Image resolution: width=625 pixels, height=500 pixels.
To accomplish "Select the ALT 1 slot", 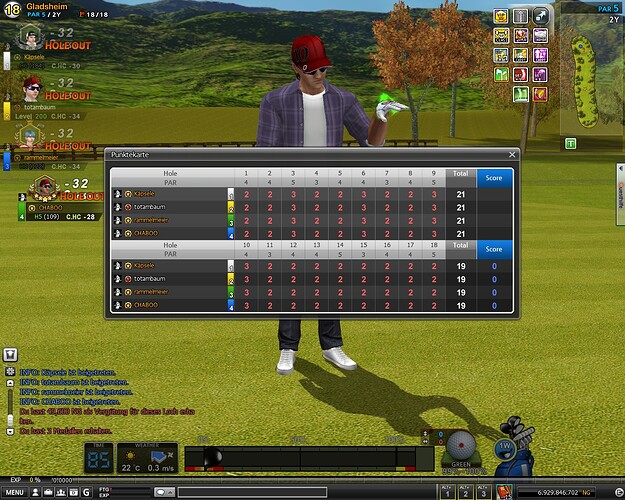I will (x=446, y=492).
